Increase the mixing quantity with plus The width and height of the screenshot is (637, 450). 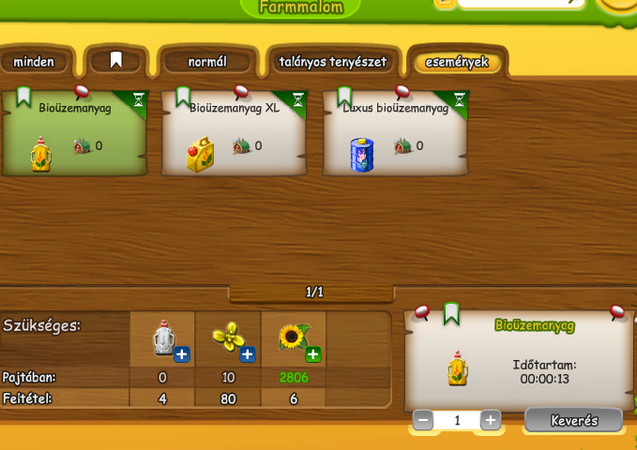pos(490,420)
